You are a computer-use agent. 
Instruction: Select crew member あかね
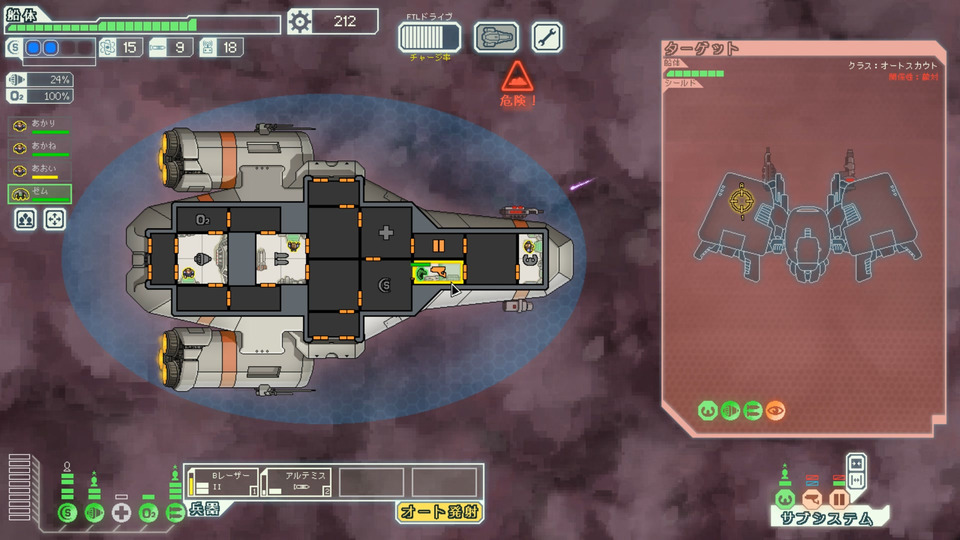[x=41, y=148]
